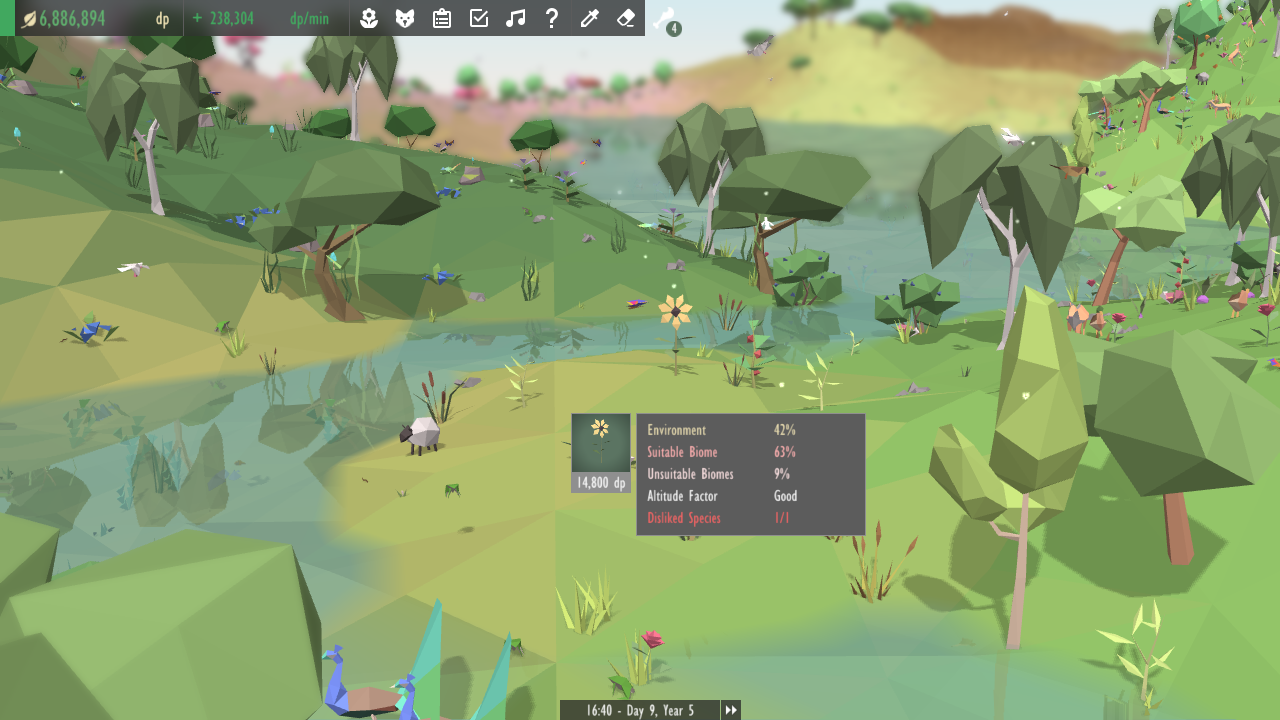Image resolution: width=1280 pixels, height=720 pixels.
Task: View the clipboard task list
Action: tap(442, 18)
